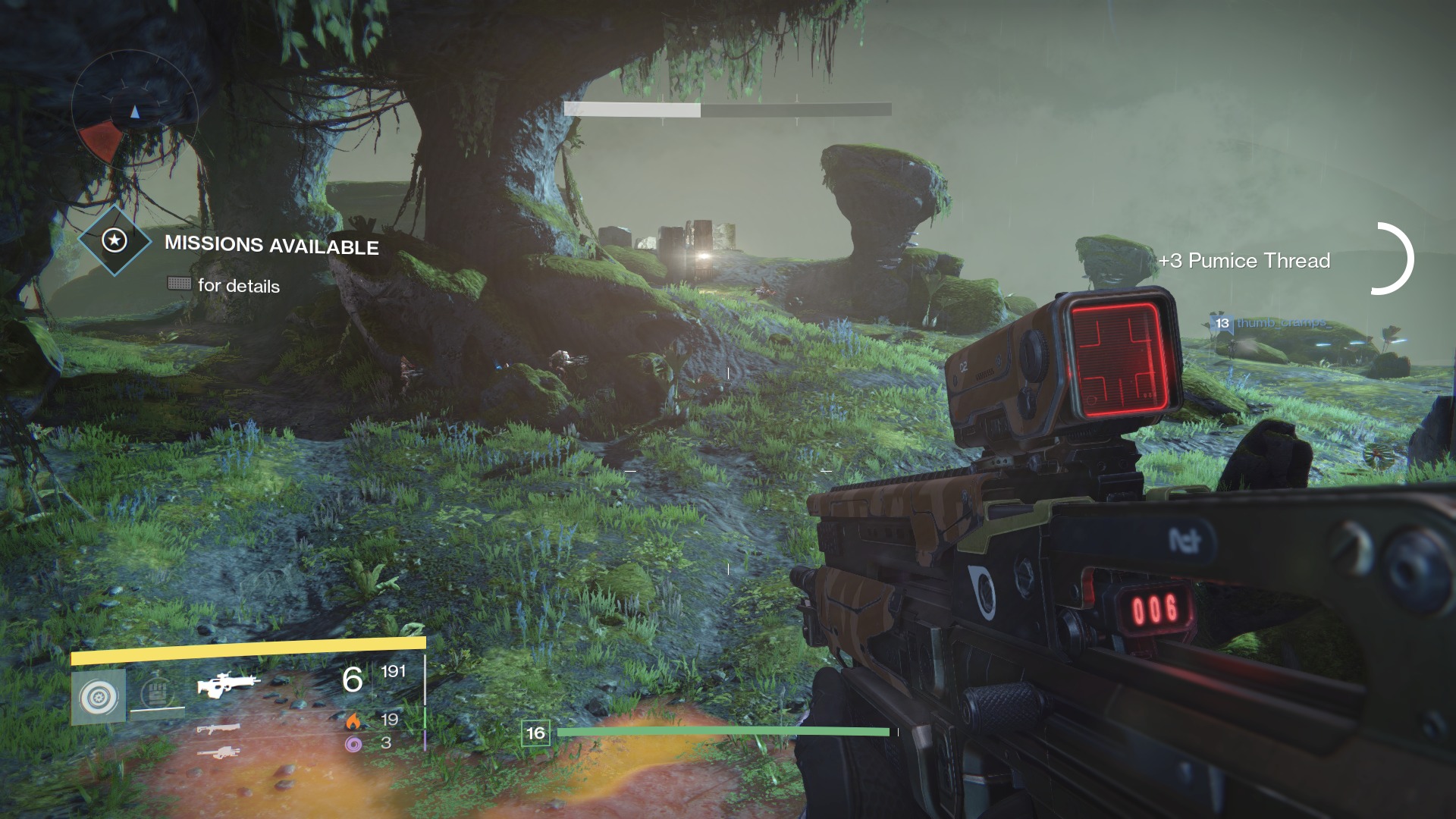
Task: Switch to the special weapon silhouette
Action: tap(218, 730)
